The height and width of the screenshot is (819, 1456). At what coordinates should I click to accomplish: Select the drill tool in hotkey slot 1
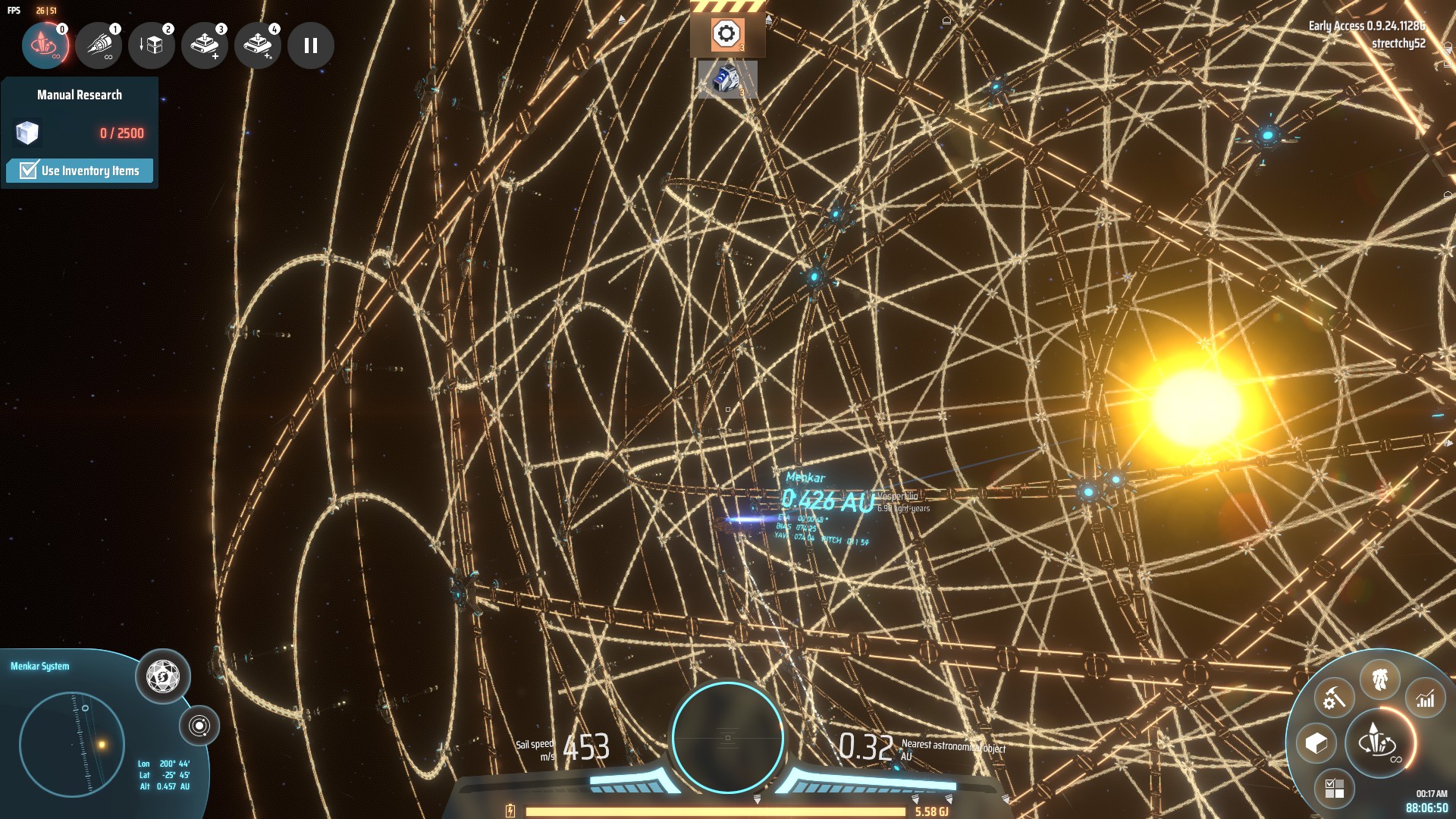pyautogui.click(x=99, y=45)
